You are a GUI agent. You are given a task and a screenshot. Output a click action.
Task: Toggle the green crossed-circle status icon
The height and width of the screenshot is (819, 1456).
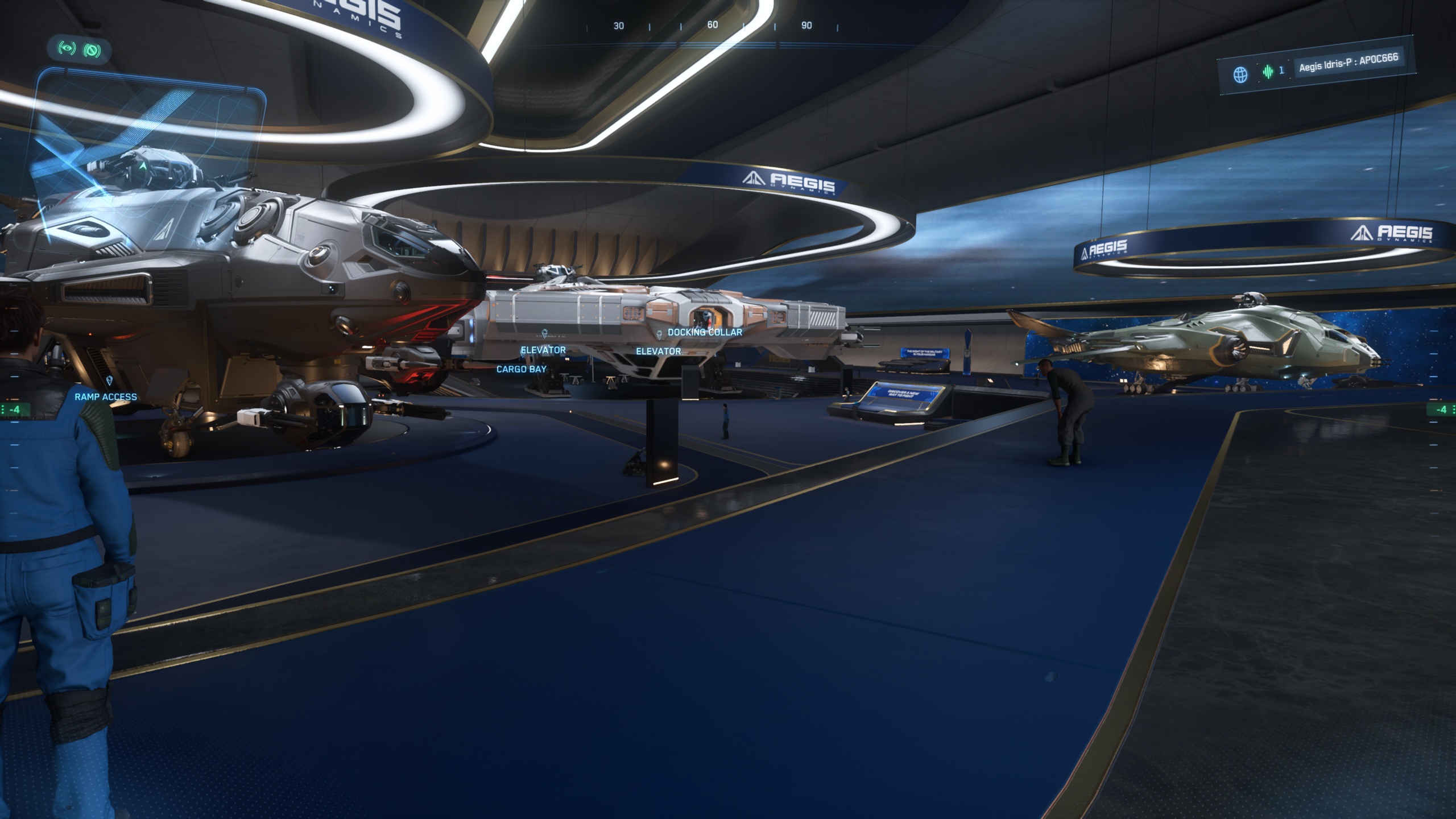92,50
